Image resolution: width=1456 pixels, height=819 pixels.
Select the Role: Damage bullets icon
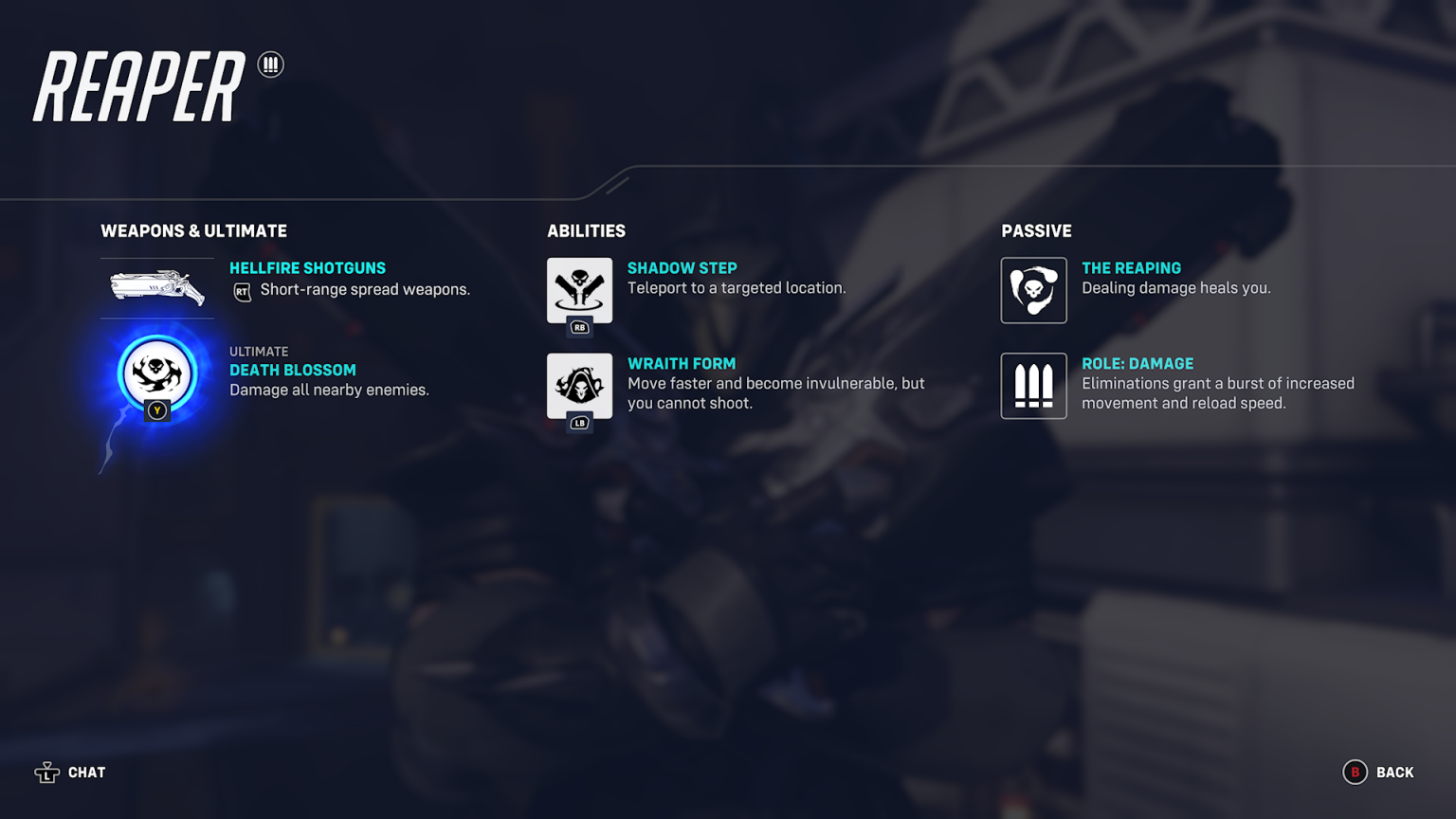1033,386
